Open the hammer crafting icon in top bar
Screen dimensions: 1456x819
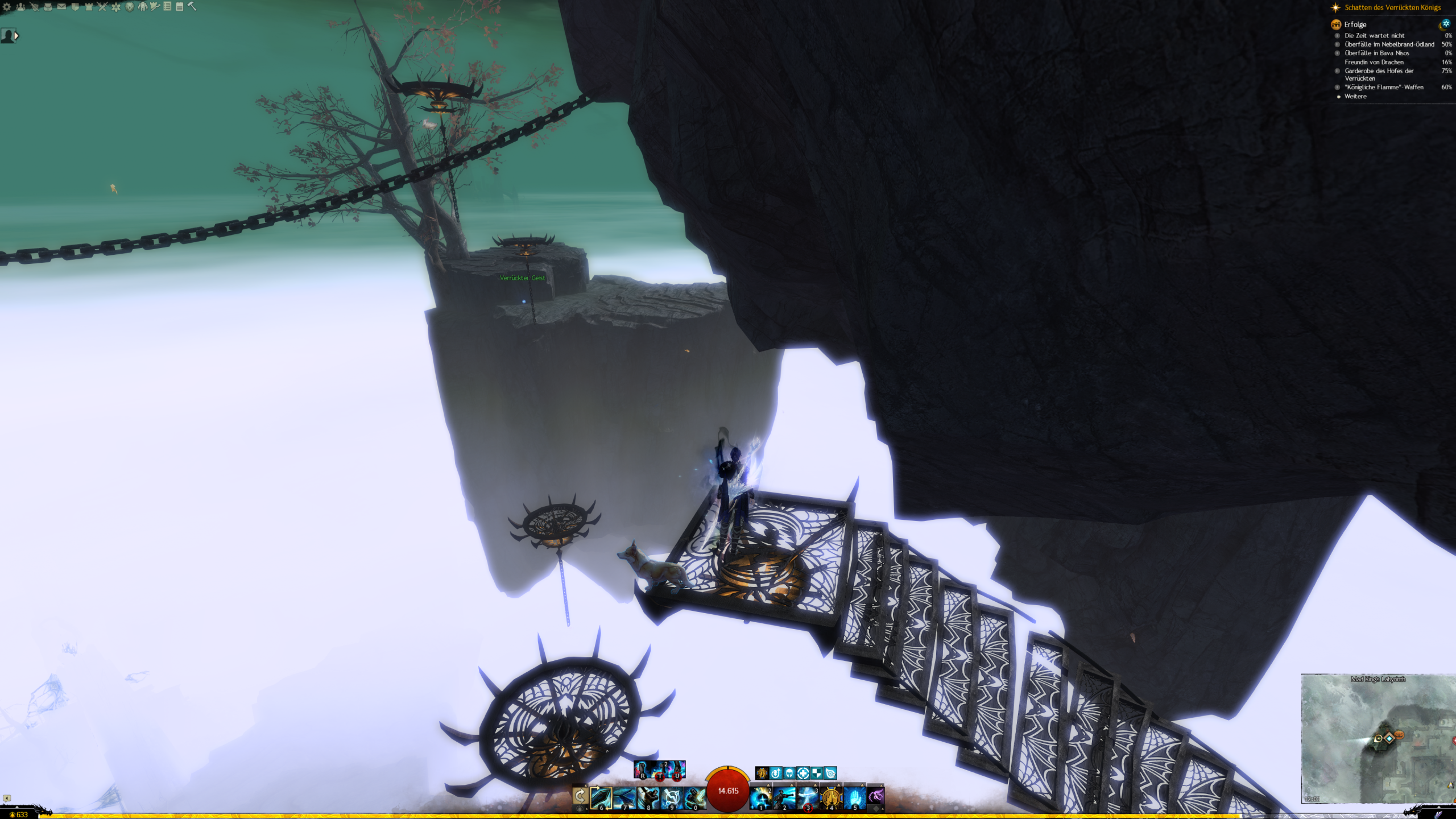coord(192,6)
